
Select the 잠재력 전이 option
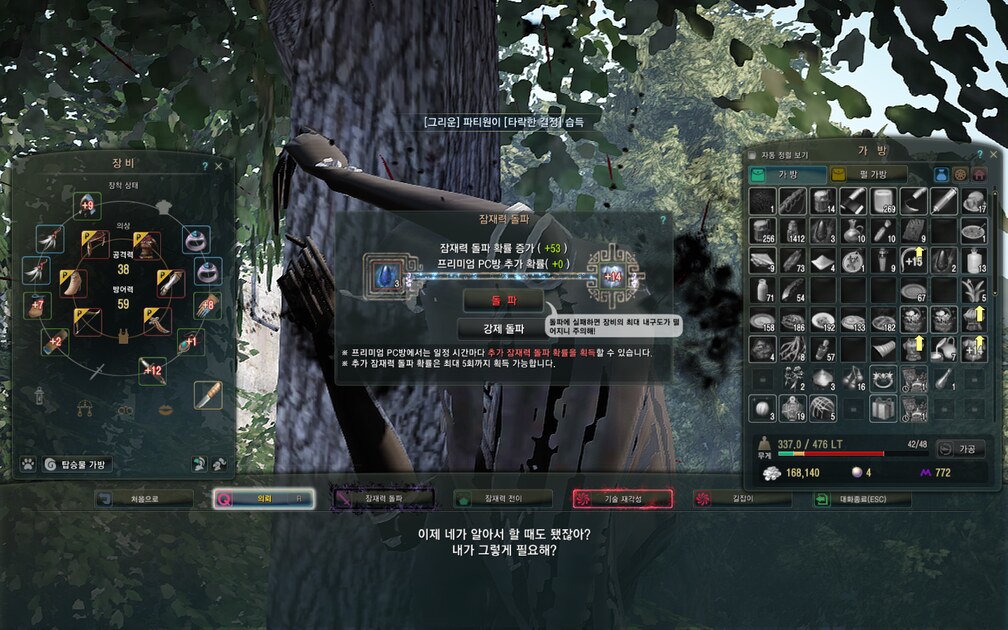click(503, 498)
